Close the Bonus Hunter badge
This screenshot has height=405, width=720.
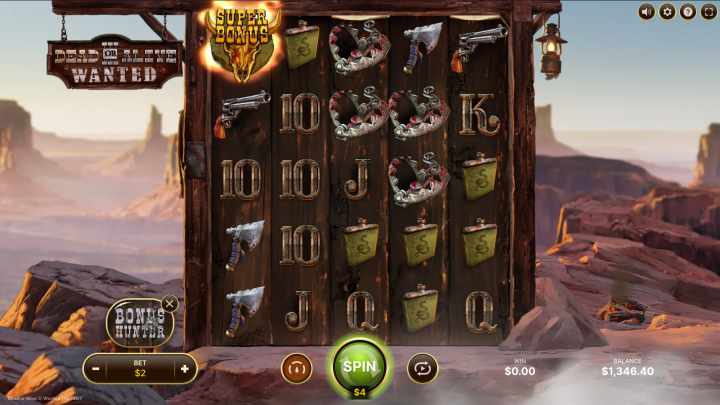pos(170,303)
